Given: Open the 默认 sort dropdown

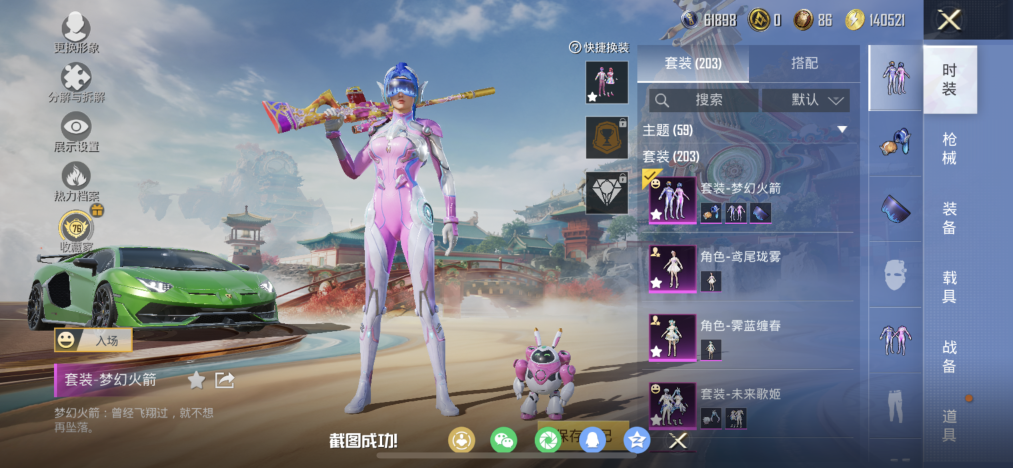Looking at the screenshot, I should pyautogui.click(x=805, y=100).
